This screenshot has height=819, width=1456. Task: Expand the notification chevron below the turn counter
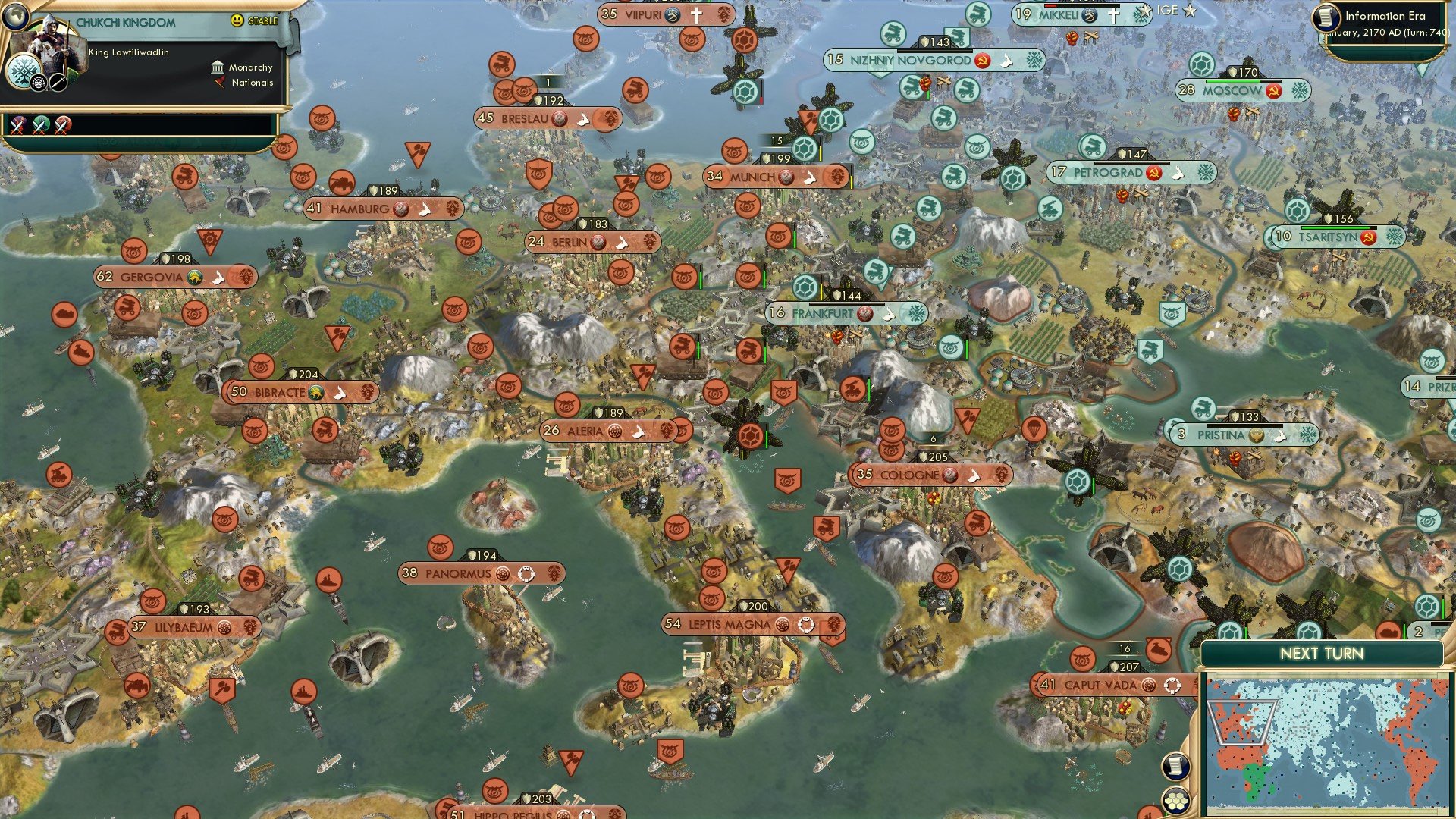point(1420,69)
